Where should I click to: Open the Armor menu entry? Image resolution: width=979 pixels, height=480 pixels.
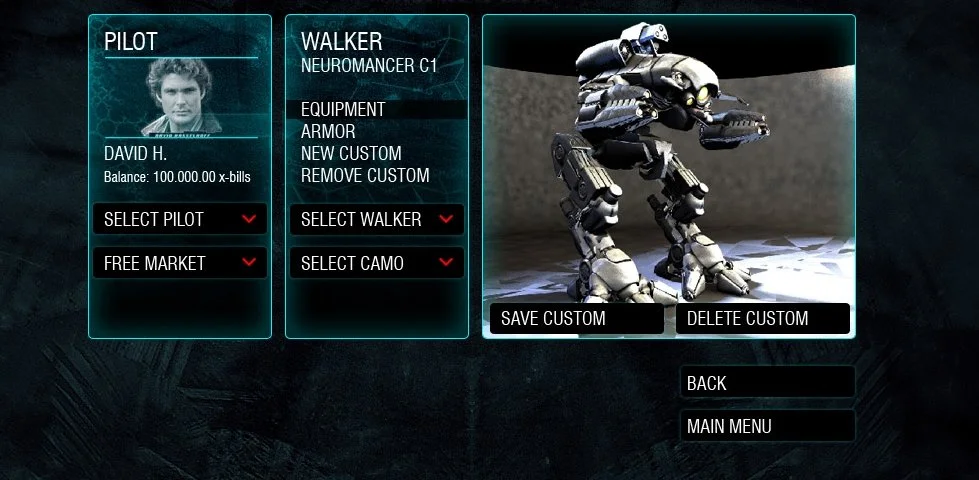coord(328,132)
